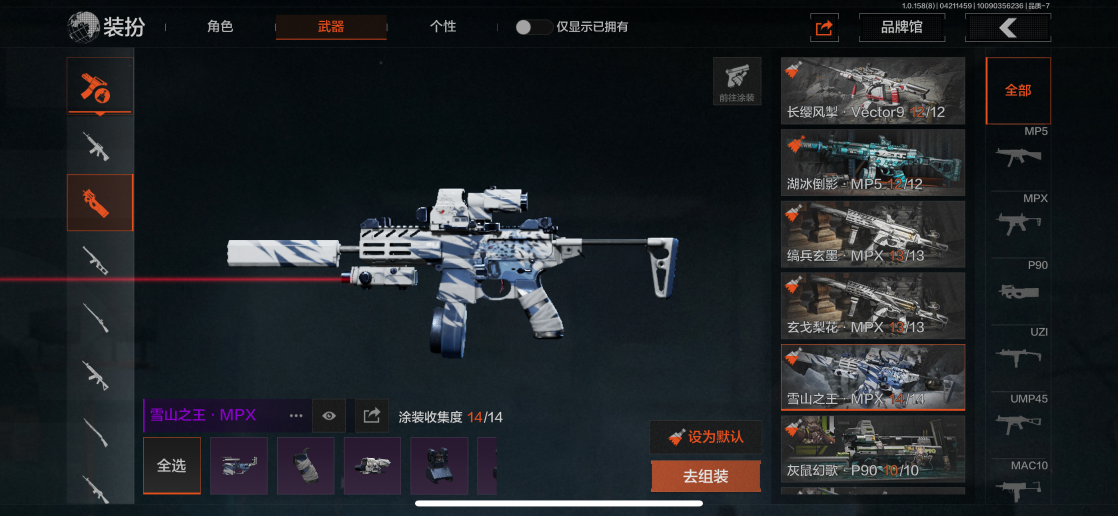Show 全部 weapon skins
This screenshot has width=1118, height=516.
point(1018,90)
